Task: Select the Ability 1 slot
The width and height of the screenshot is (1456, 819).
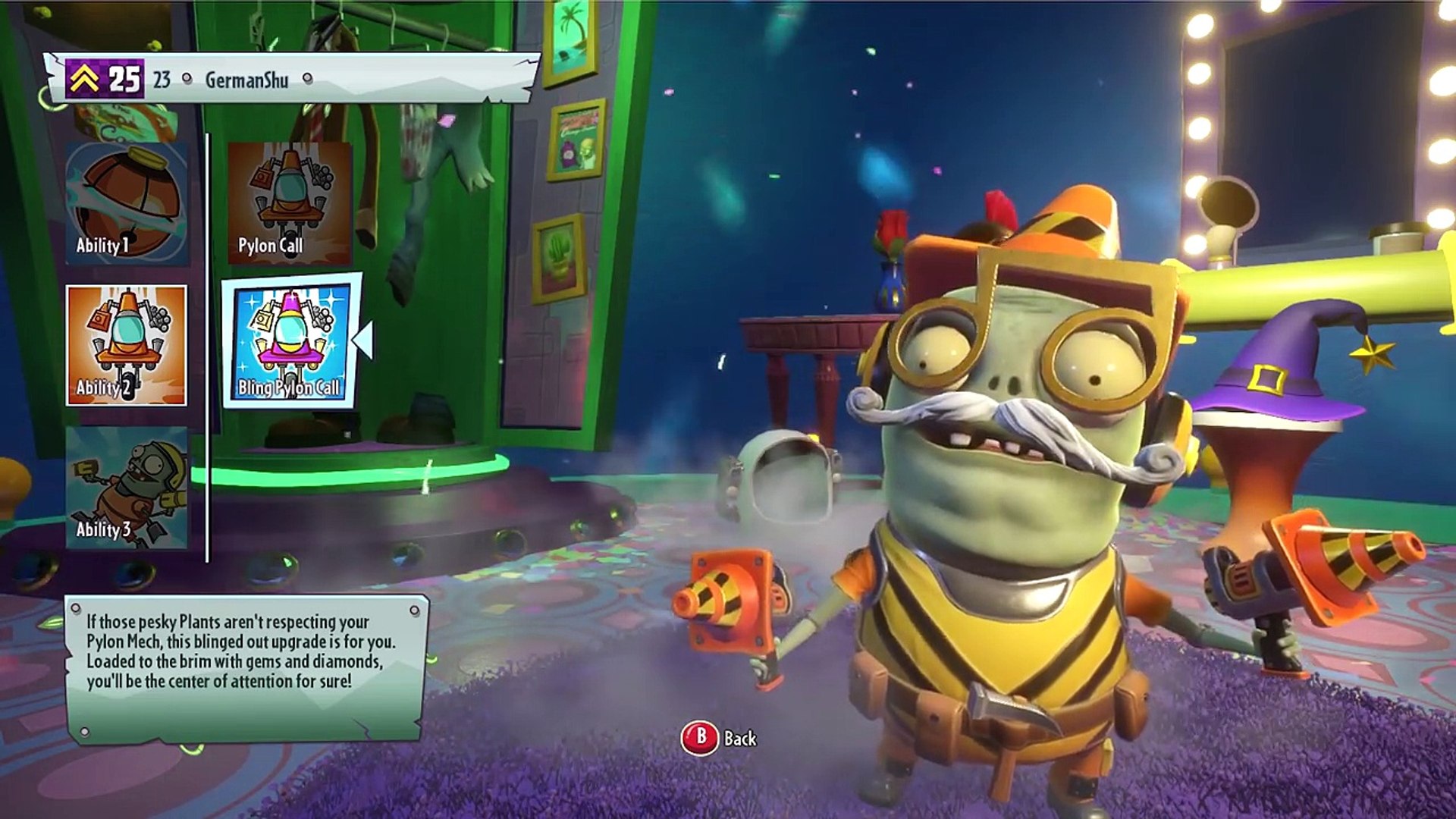Action: 126,203
